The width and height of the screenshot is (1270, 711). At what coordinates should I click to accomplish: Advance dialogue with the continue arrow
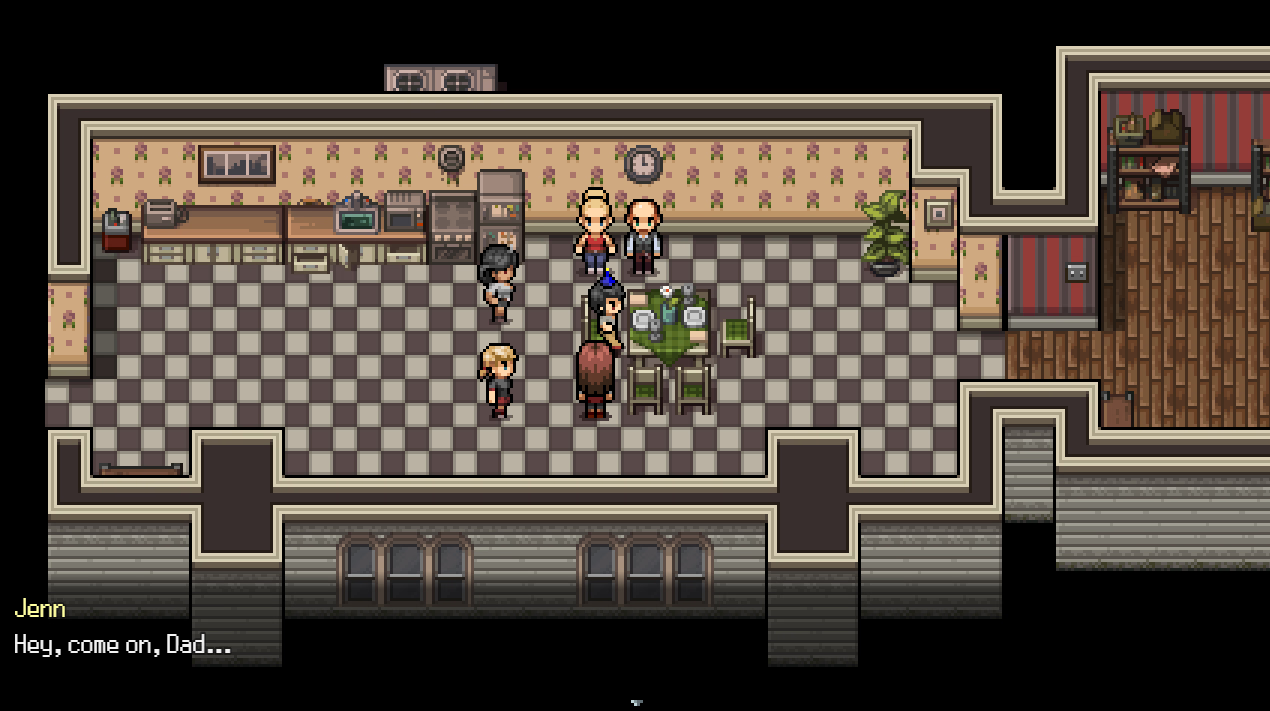click(x=636, y=703)
